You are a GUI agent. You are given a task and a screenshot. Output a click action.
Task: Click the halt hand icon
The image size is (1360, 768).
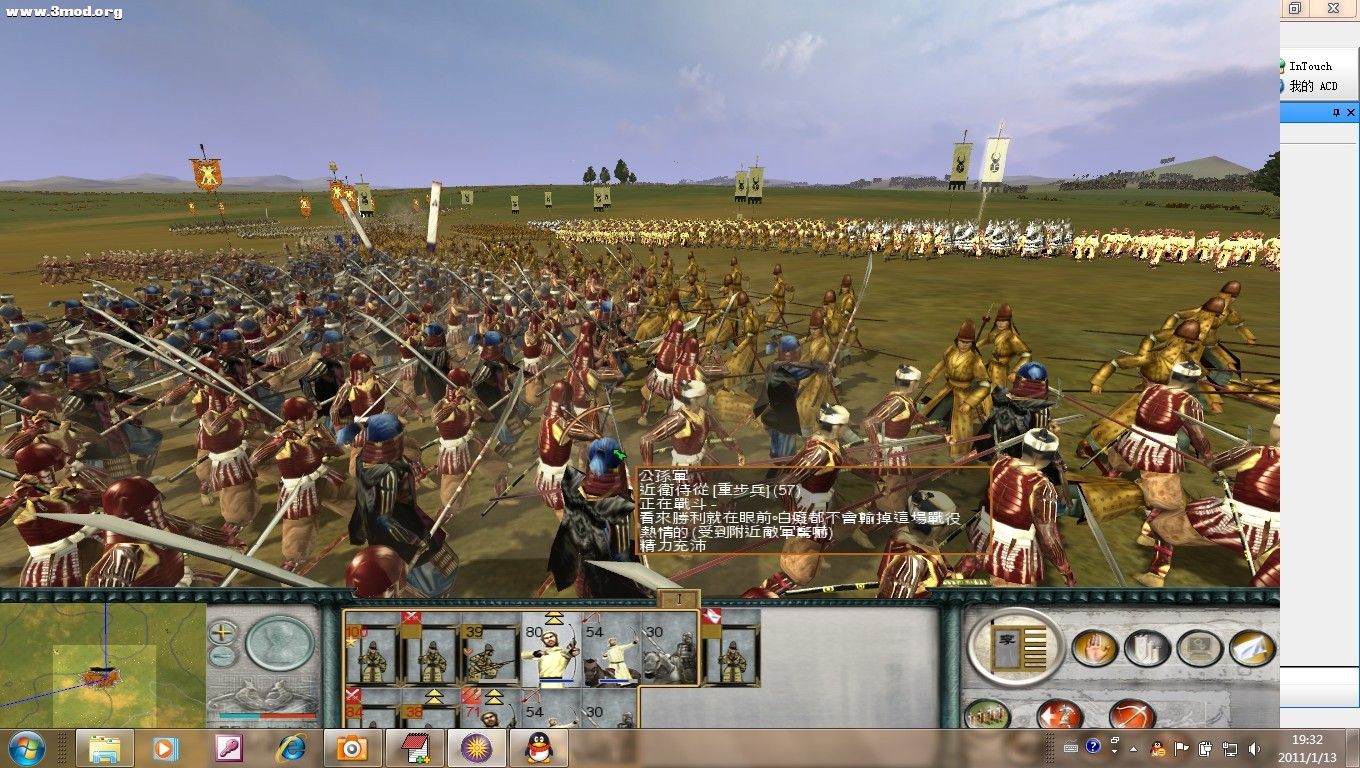[1096, 647]
